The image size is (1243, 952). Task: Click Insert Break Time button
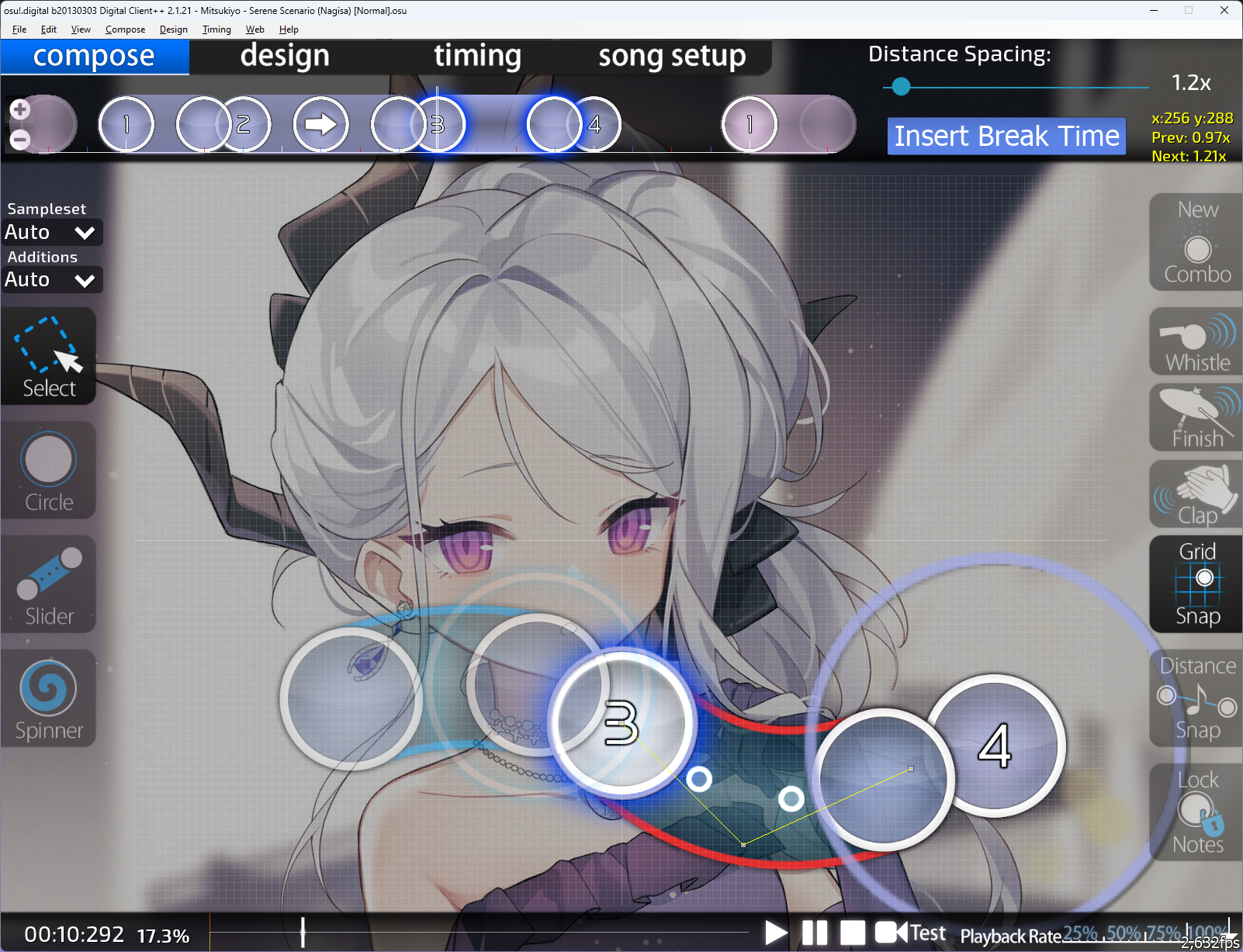[1006, 137]
